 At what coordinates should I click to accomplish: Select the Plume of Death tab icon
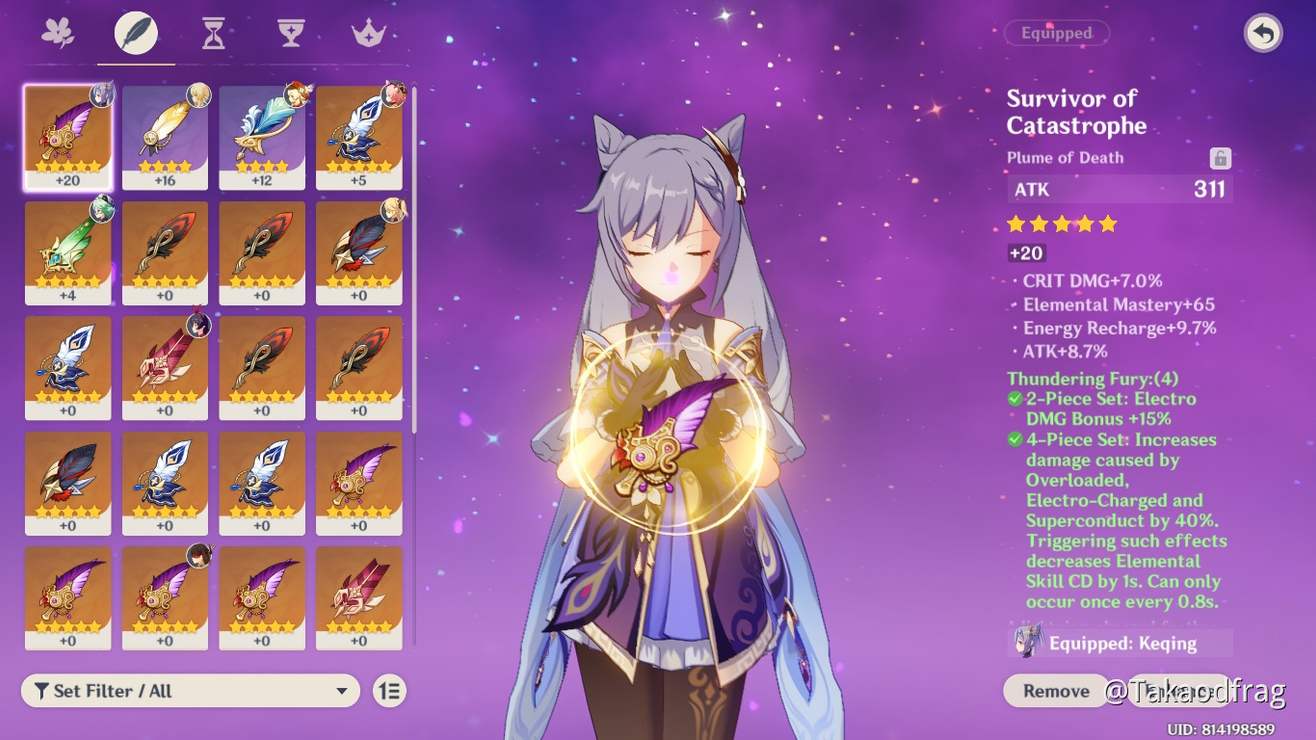[135, 31]
